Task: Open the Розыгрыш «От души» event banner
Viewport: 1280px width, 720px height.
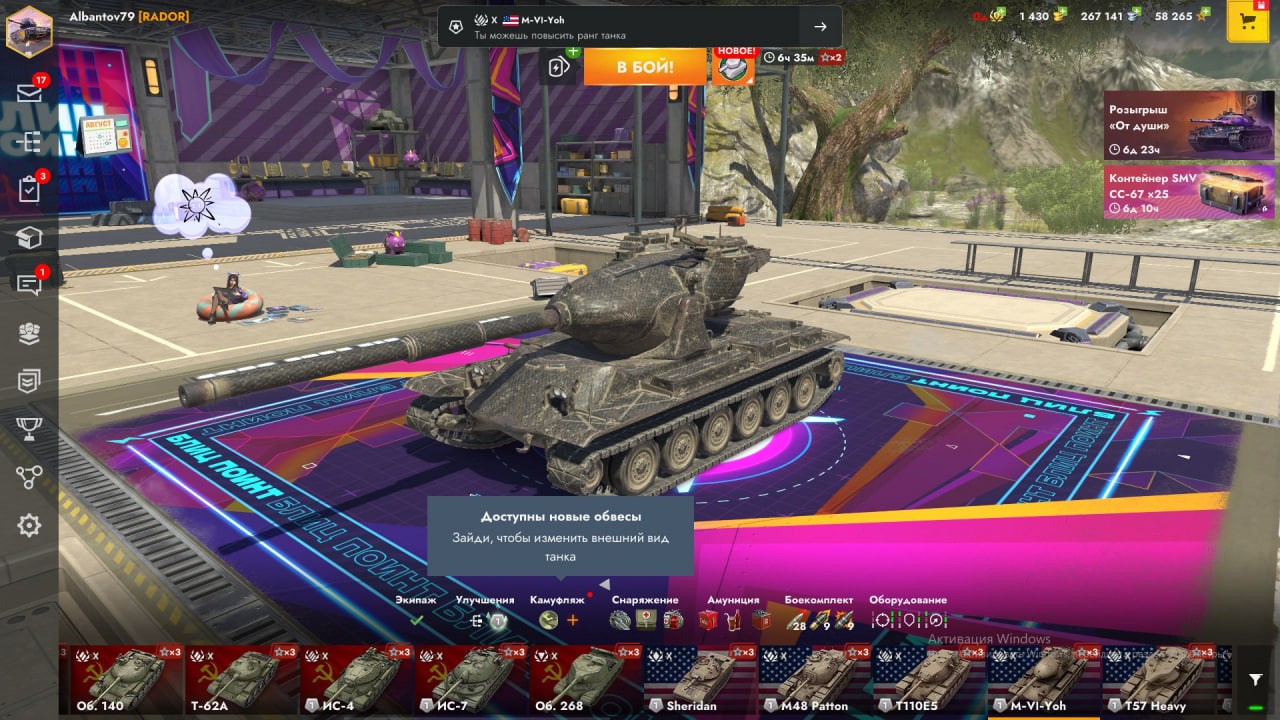Action: [x=1189, y=125]
